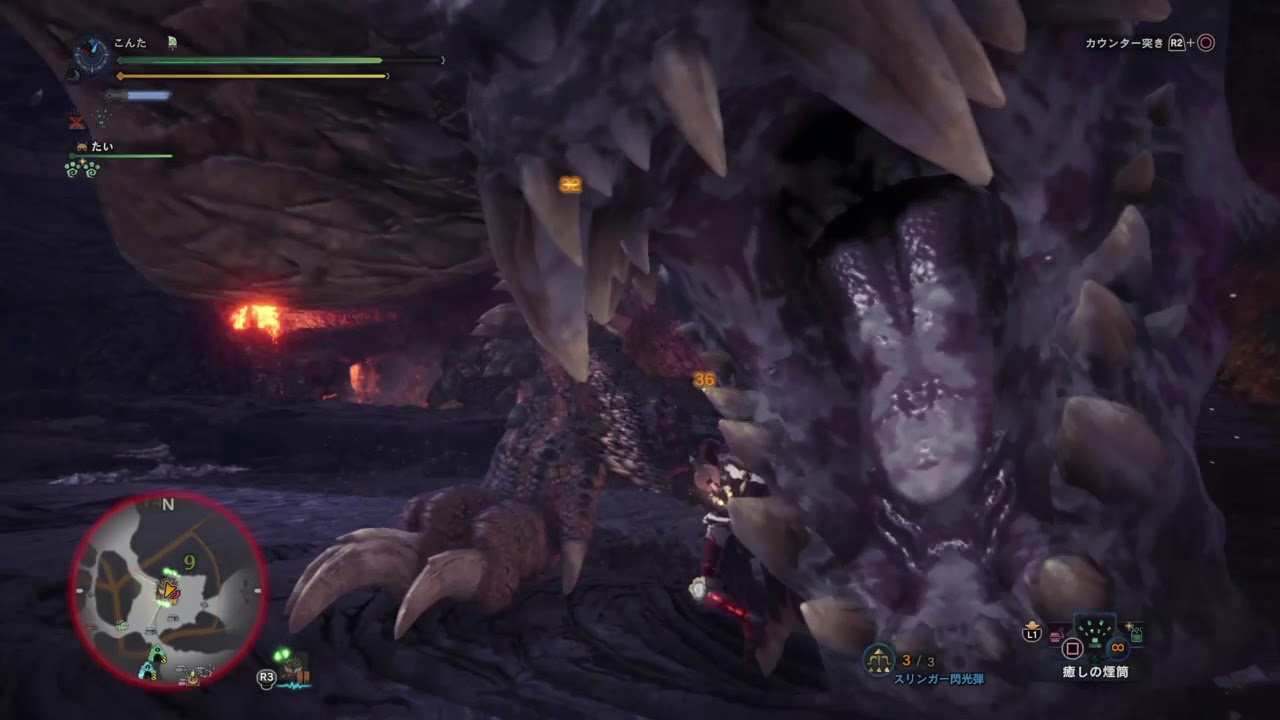Select the Slinger Flash Pod ammo icon
The image size is (1280, 720).
[x=879, y=661]
